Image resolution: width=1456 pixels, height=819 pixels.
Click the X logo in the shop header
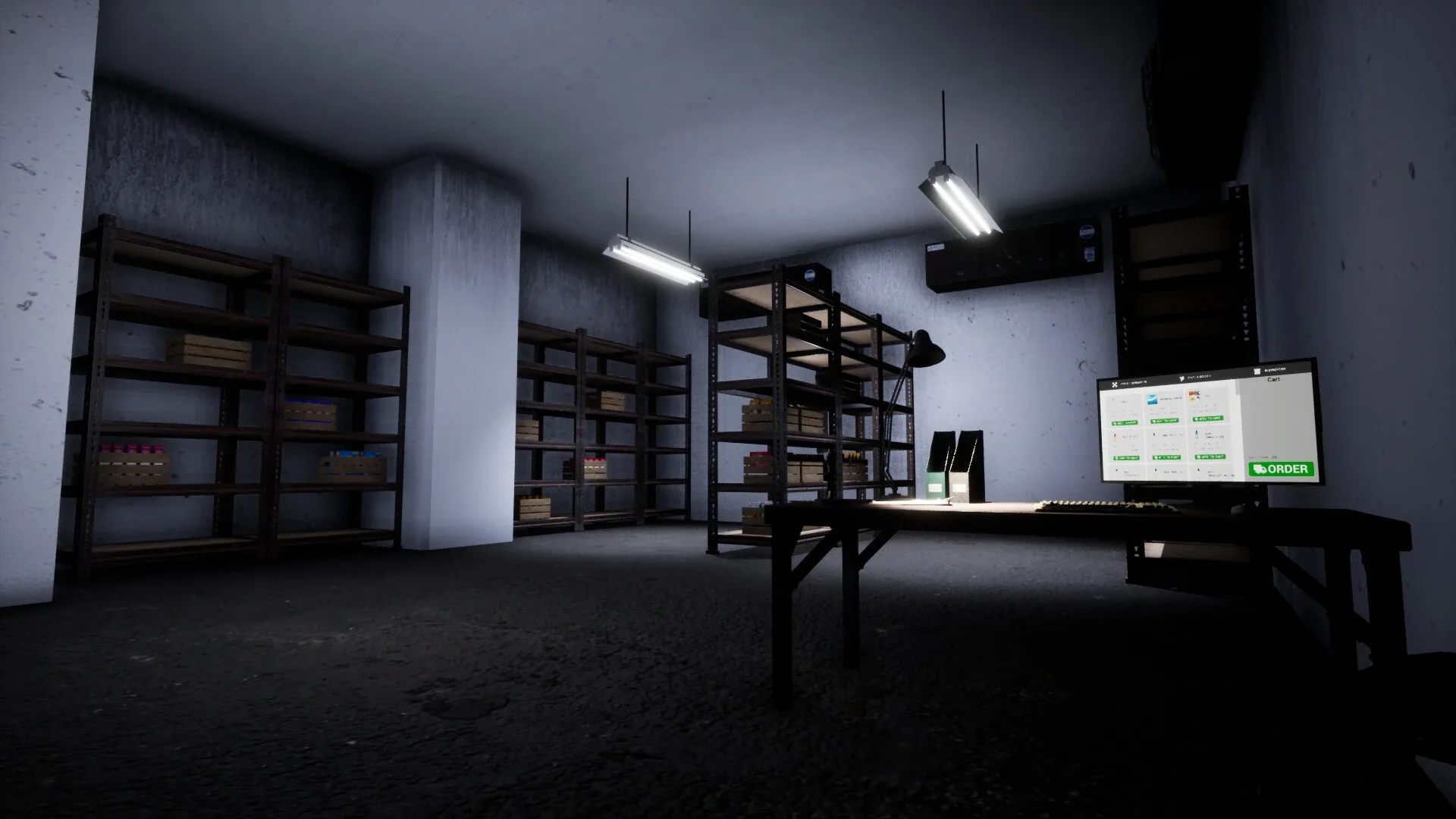[1115, 384]
